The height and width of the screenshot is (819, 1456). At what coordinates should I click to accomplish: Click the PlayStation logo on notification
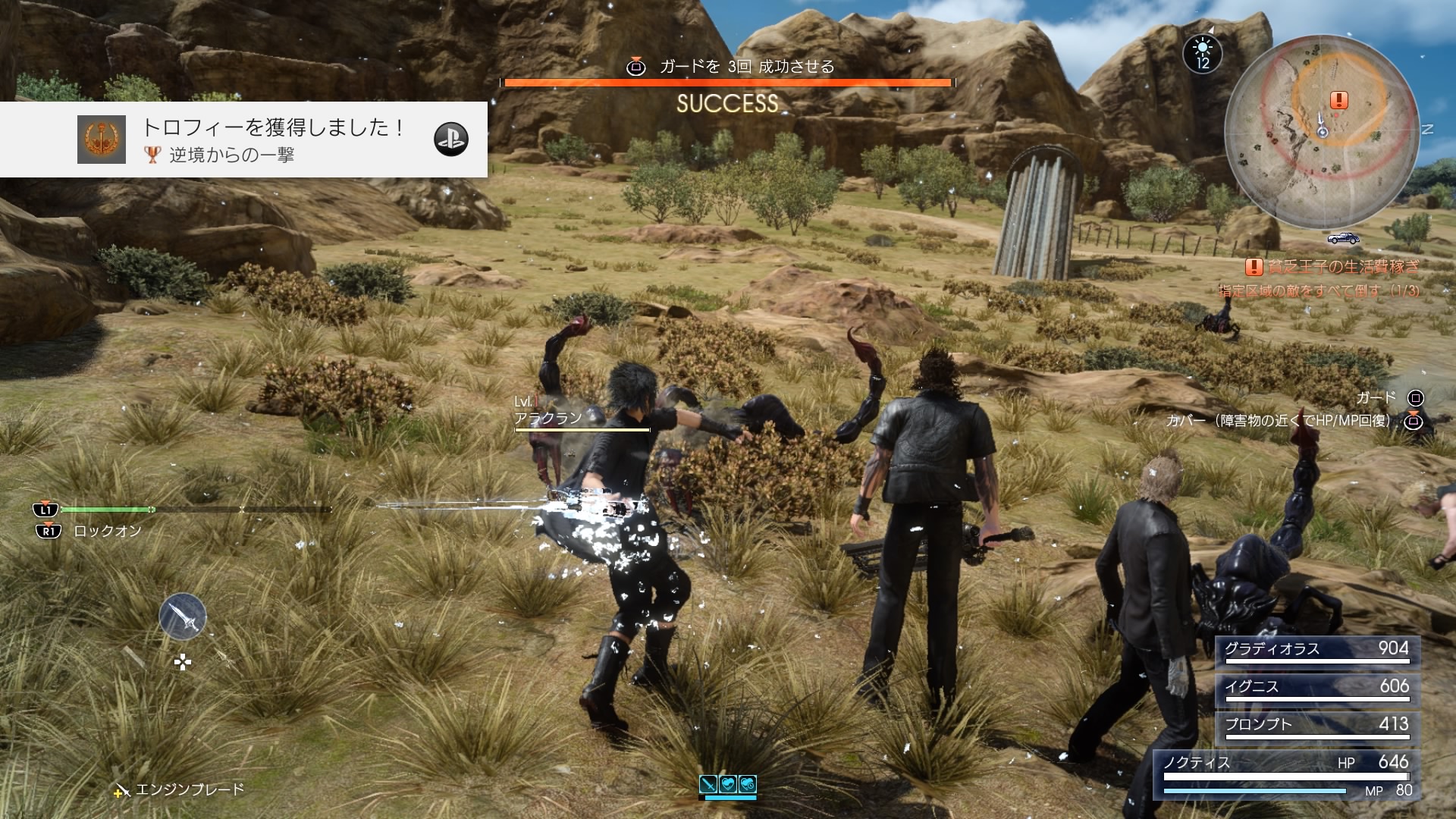pyautogui.click(x=451, y=140)
